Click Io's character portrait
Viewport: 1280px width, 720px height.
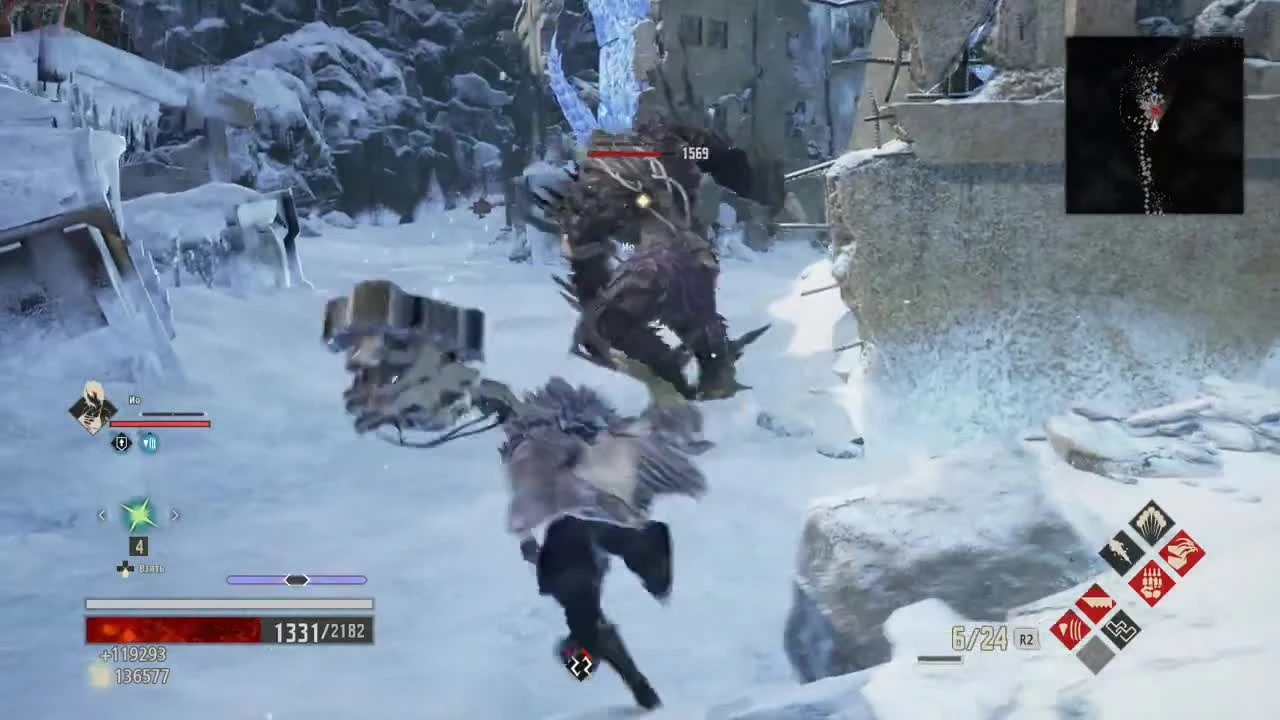point(93,407)
